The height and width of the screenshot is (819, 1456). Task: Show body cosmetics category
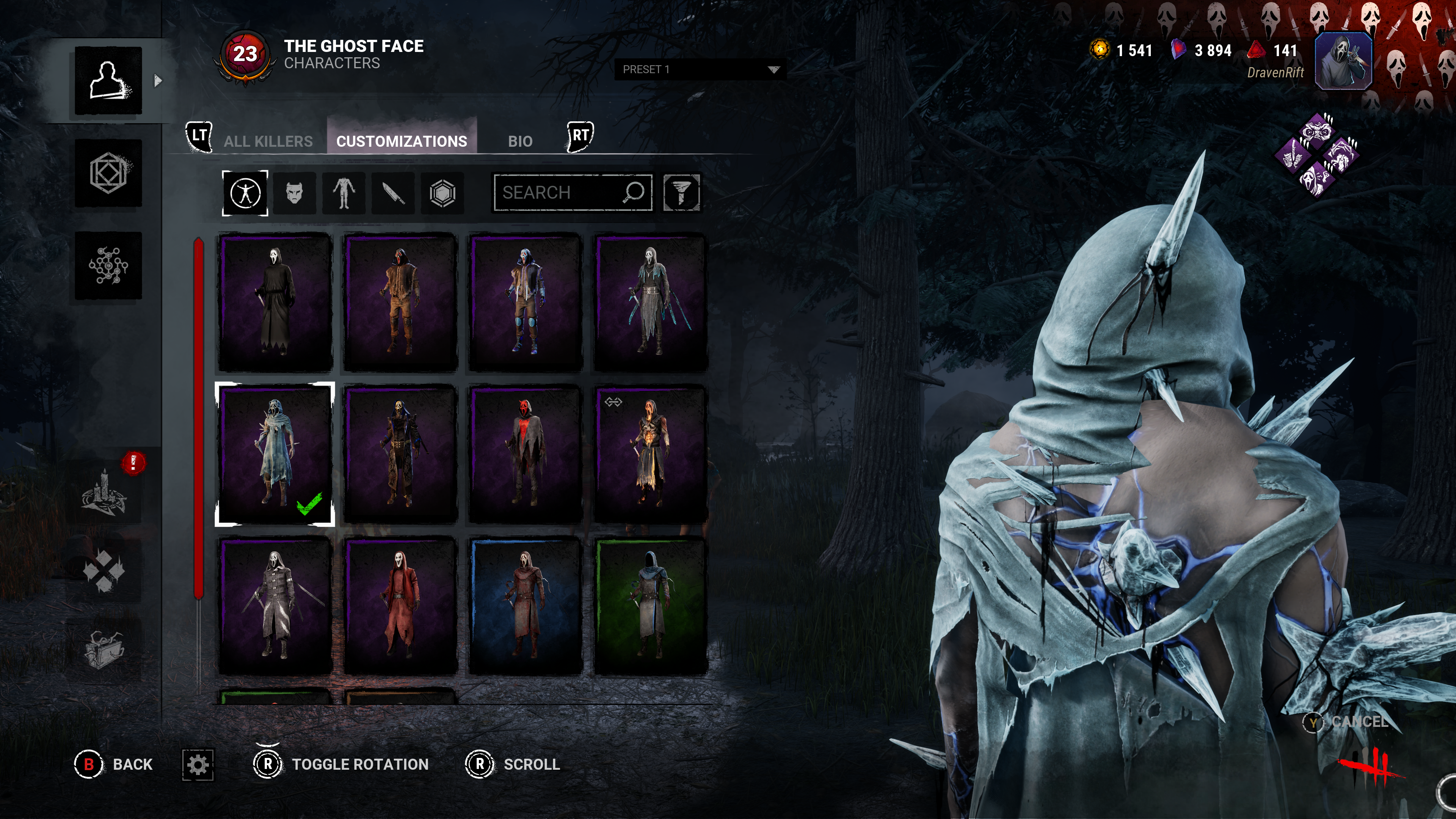pyautogui.click(x=344, y=193)
